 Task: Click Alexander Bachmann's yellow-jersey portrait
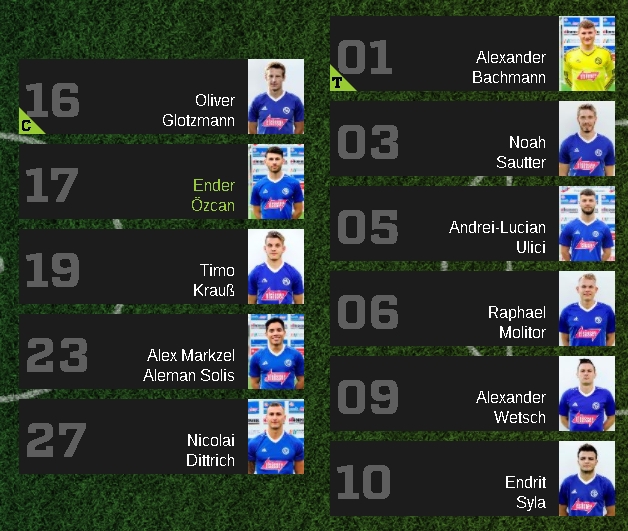tap(587, 55)
